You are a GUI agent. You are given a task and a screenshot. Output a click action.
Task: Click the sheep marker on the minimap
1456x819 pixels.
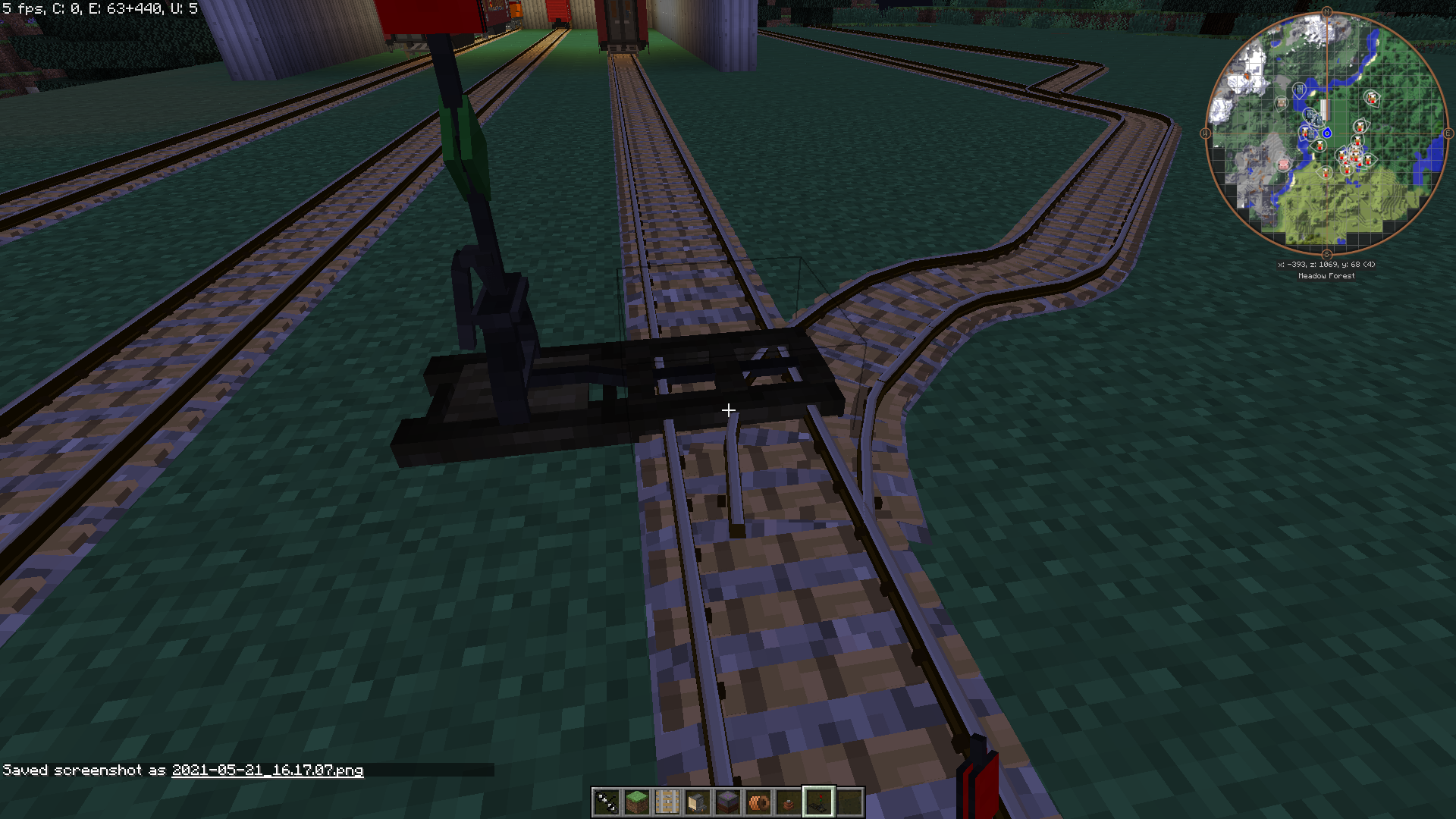point(1281,102)
